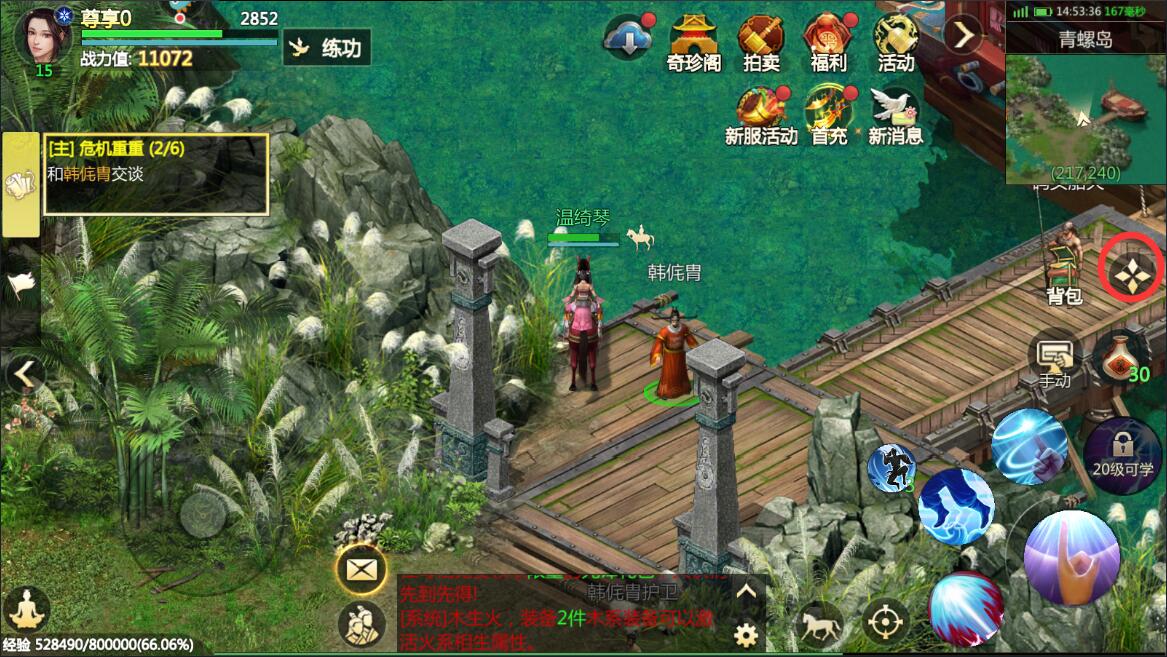1167x657 pixels.
Task: Open the 福利 welfare rewards
Action: click(x=828, y=43)
